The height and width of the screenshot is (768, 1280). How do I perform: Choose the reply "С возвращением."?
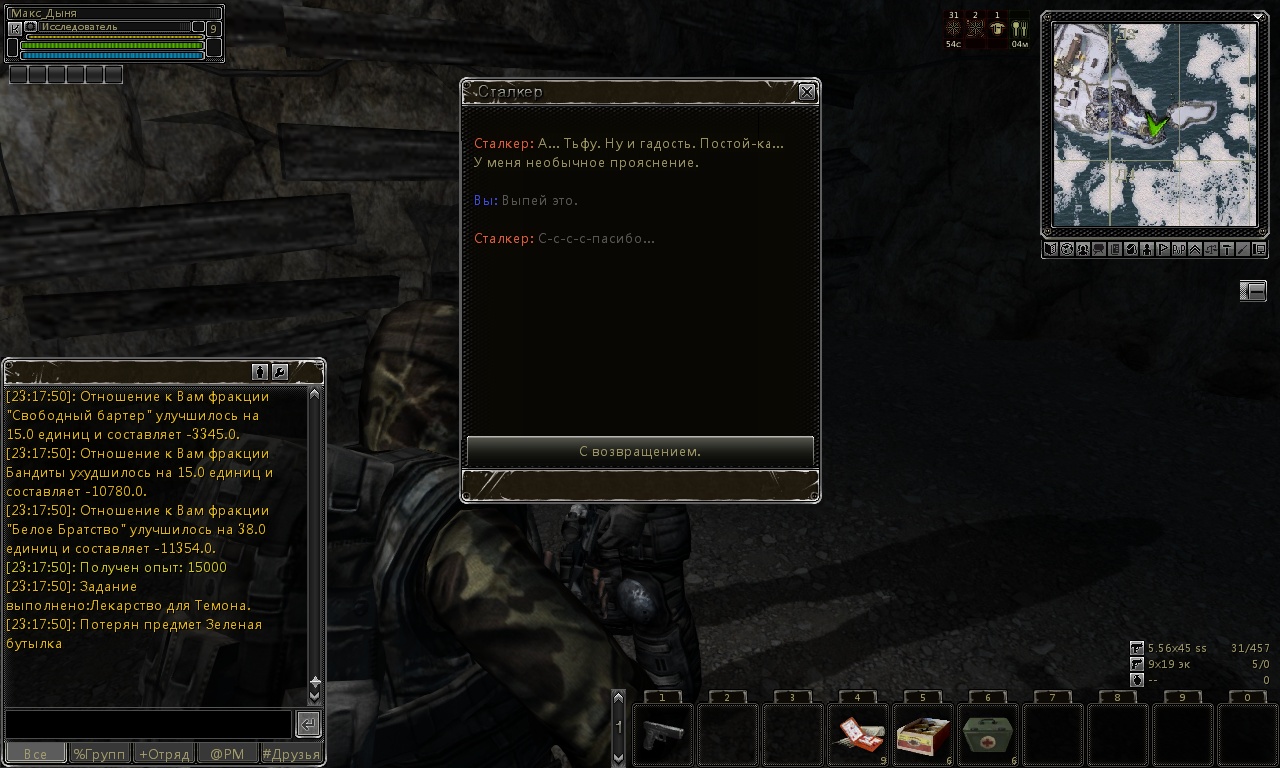[x=640, y=451]
